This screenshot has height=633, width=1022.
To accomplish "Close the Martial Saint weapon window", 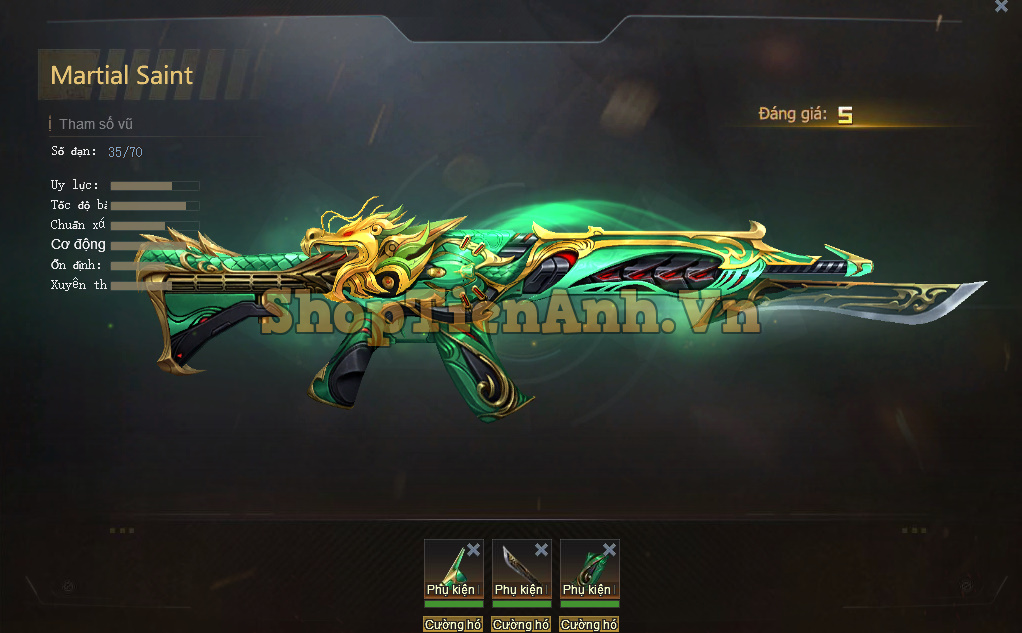I will (x=1001, y=6).
